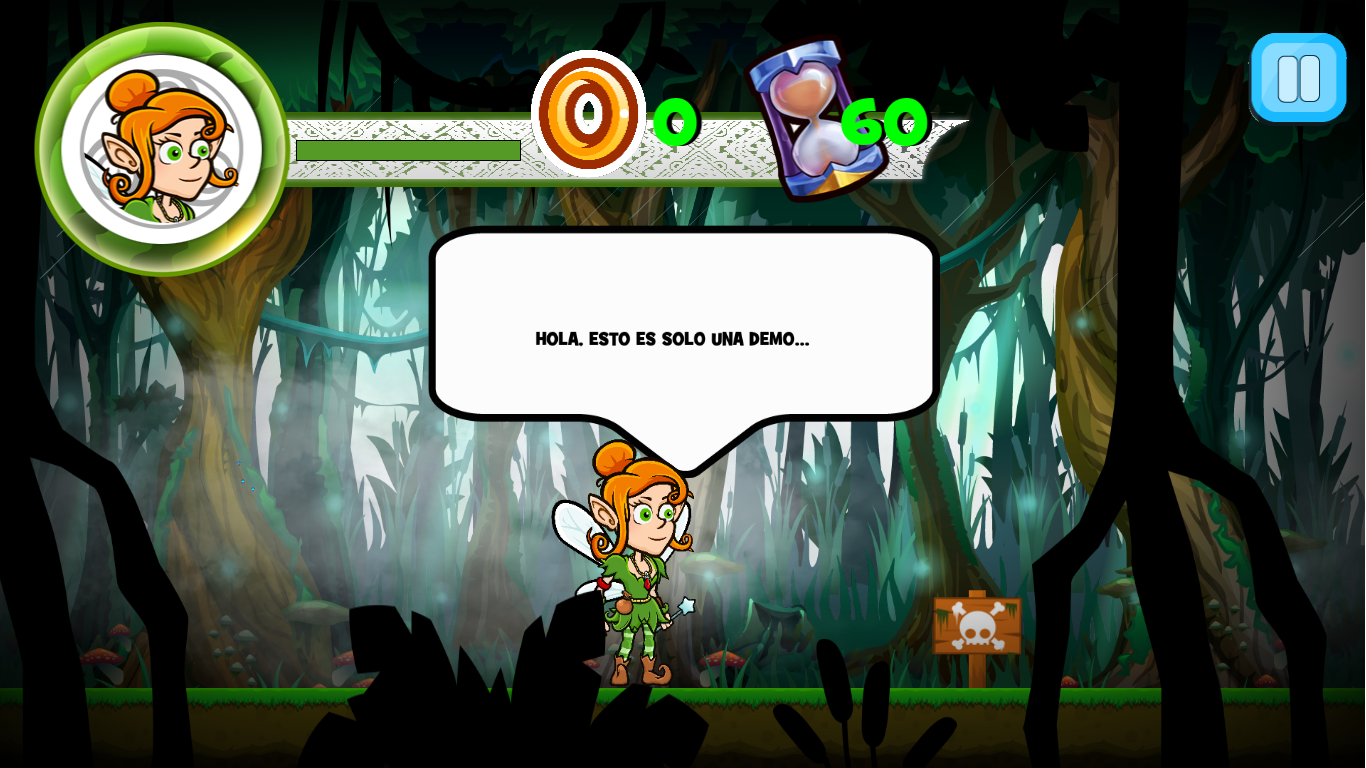Click the fairy character portrait icon
Viewport: 1366px width, 768px height.
point(162,149)
